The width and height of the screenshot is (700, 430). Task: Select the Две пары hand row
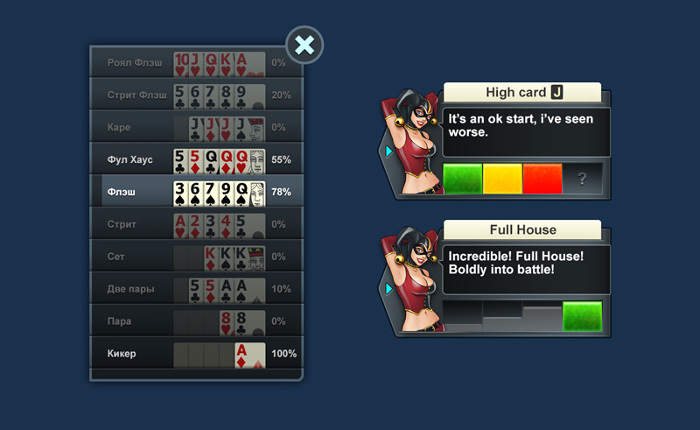[195, 289]
